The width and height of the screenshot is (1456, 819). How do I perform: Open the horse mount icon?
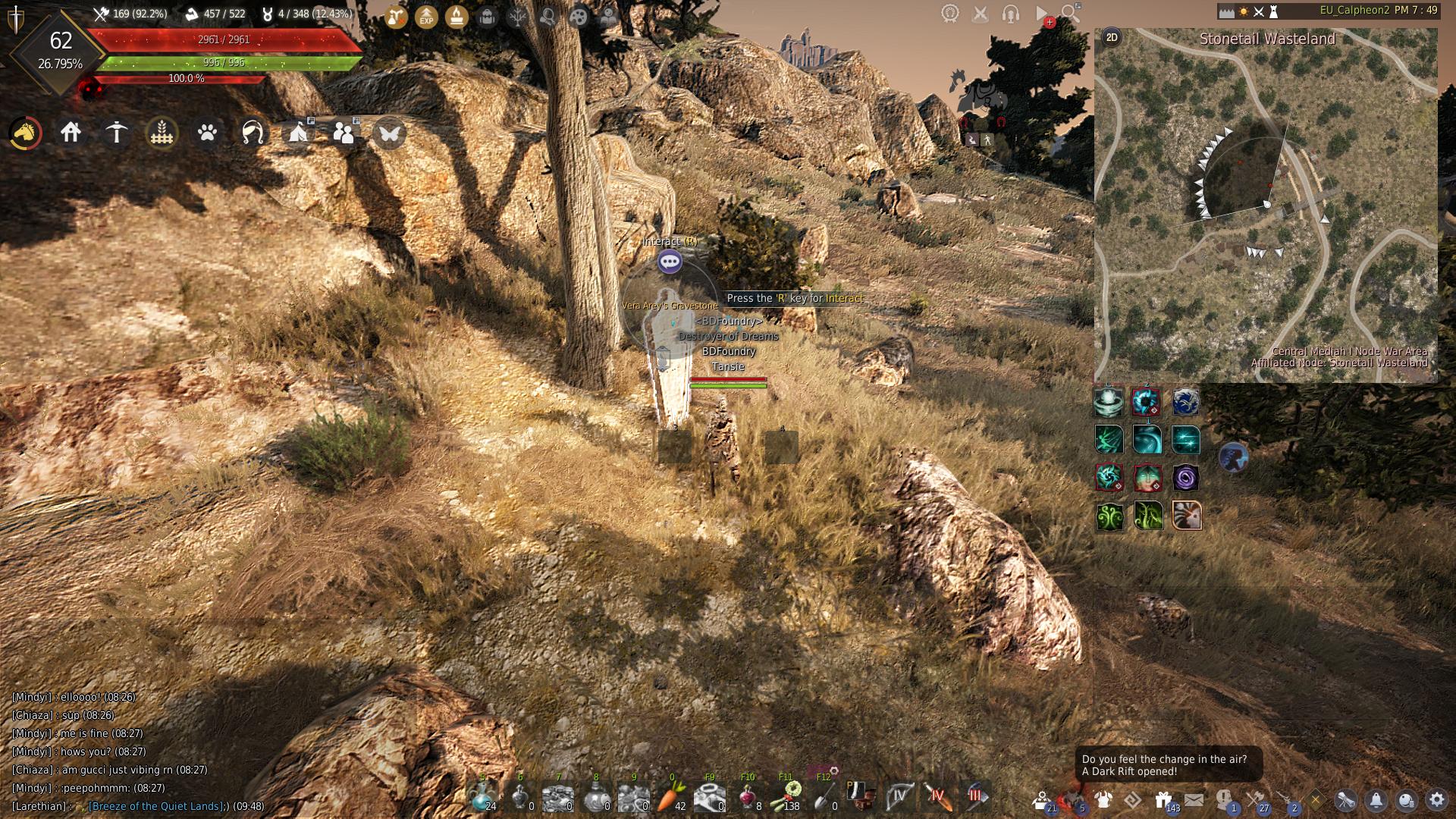click(26, 133)
